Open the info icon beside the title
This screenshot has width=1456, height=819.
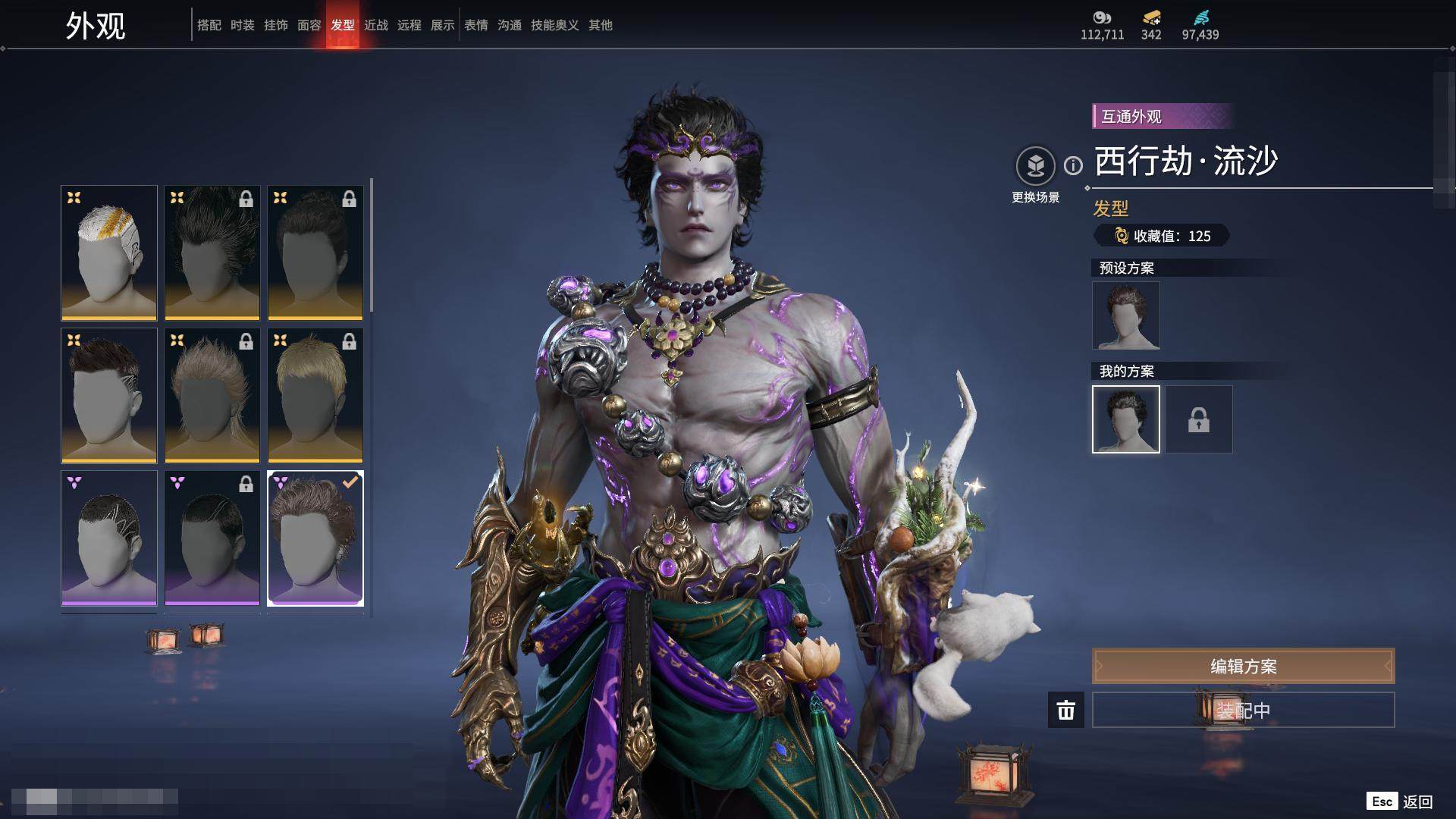pos(1073,165)
